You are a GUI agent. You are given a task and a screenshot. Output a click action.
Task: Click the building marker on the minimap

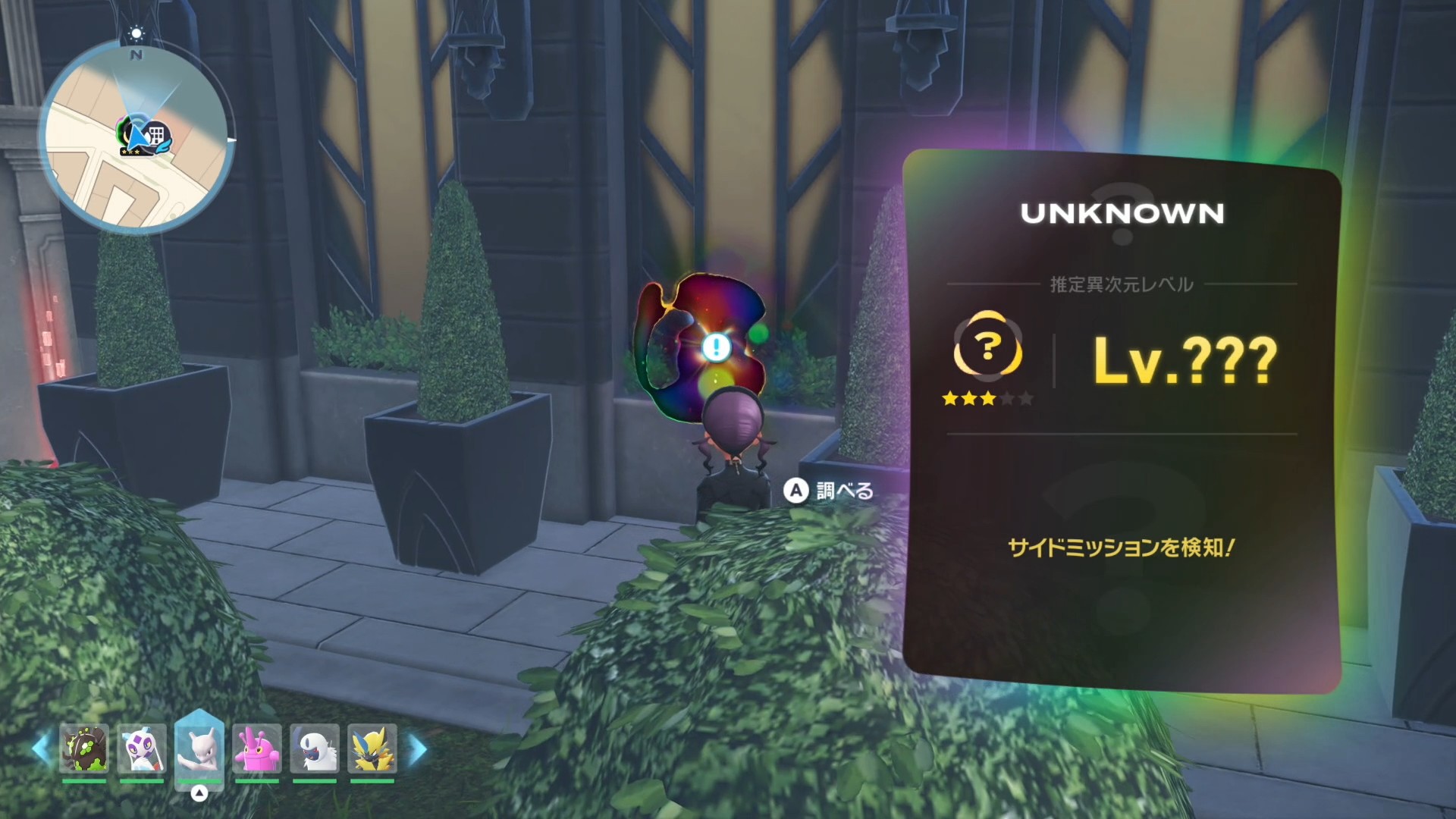click(158, 136)
